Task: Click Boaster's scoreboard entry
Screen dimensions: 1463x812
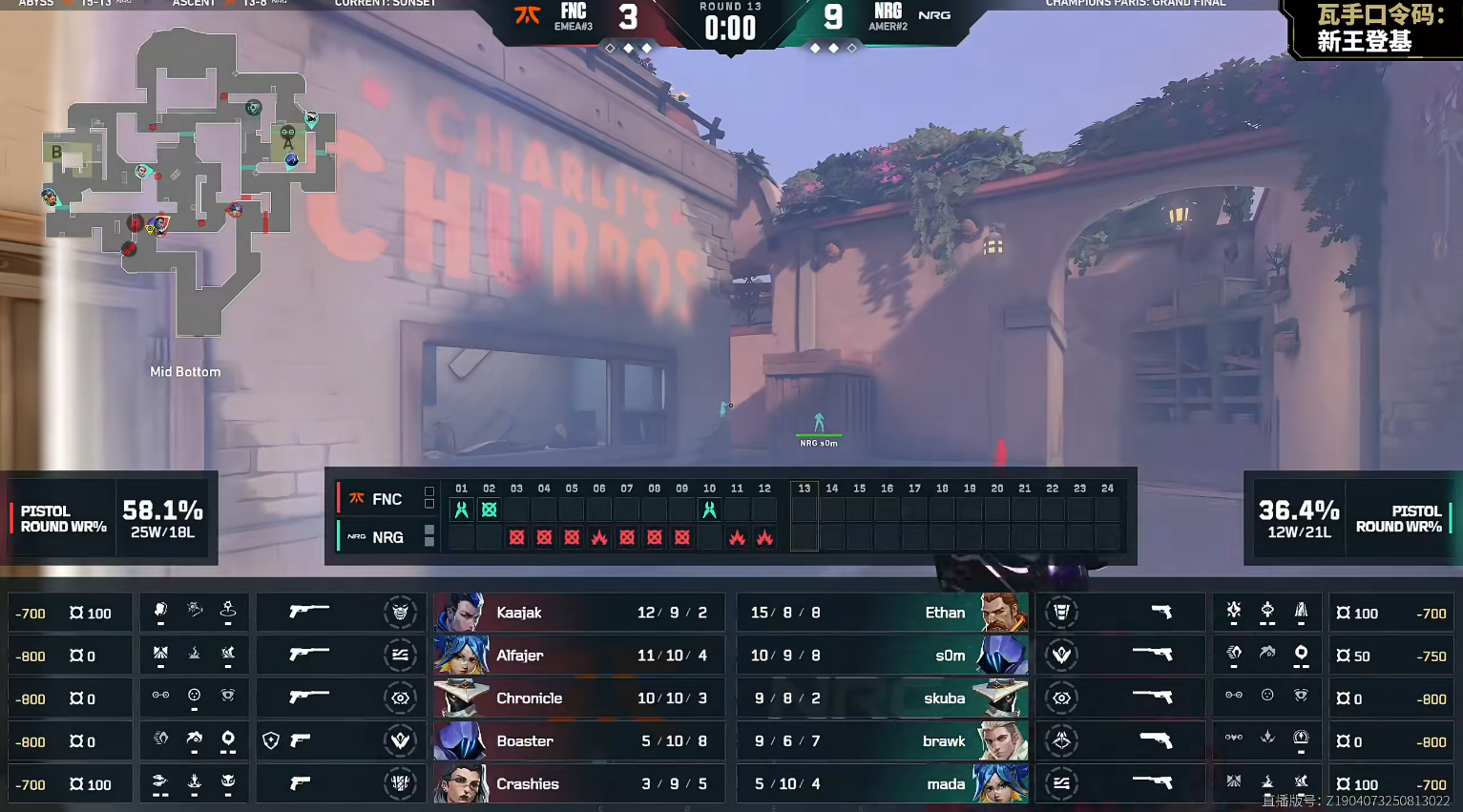Action: point(578,741)
